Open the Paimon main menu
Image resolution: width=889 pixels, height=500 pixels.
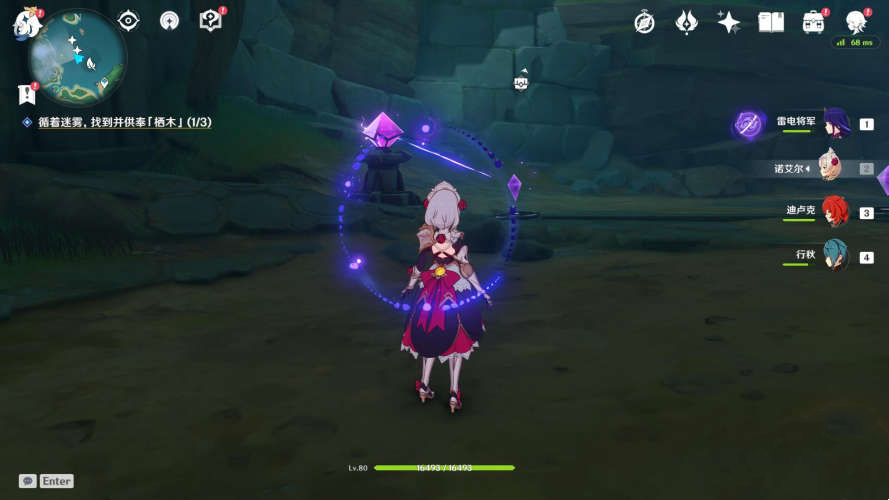(x=23, y=23)
